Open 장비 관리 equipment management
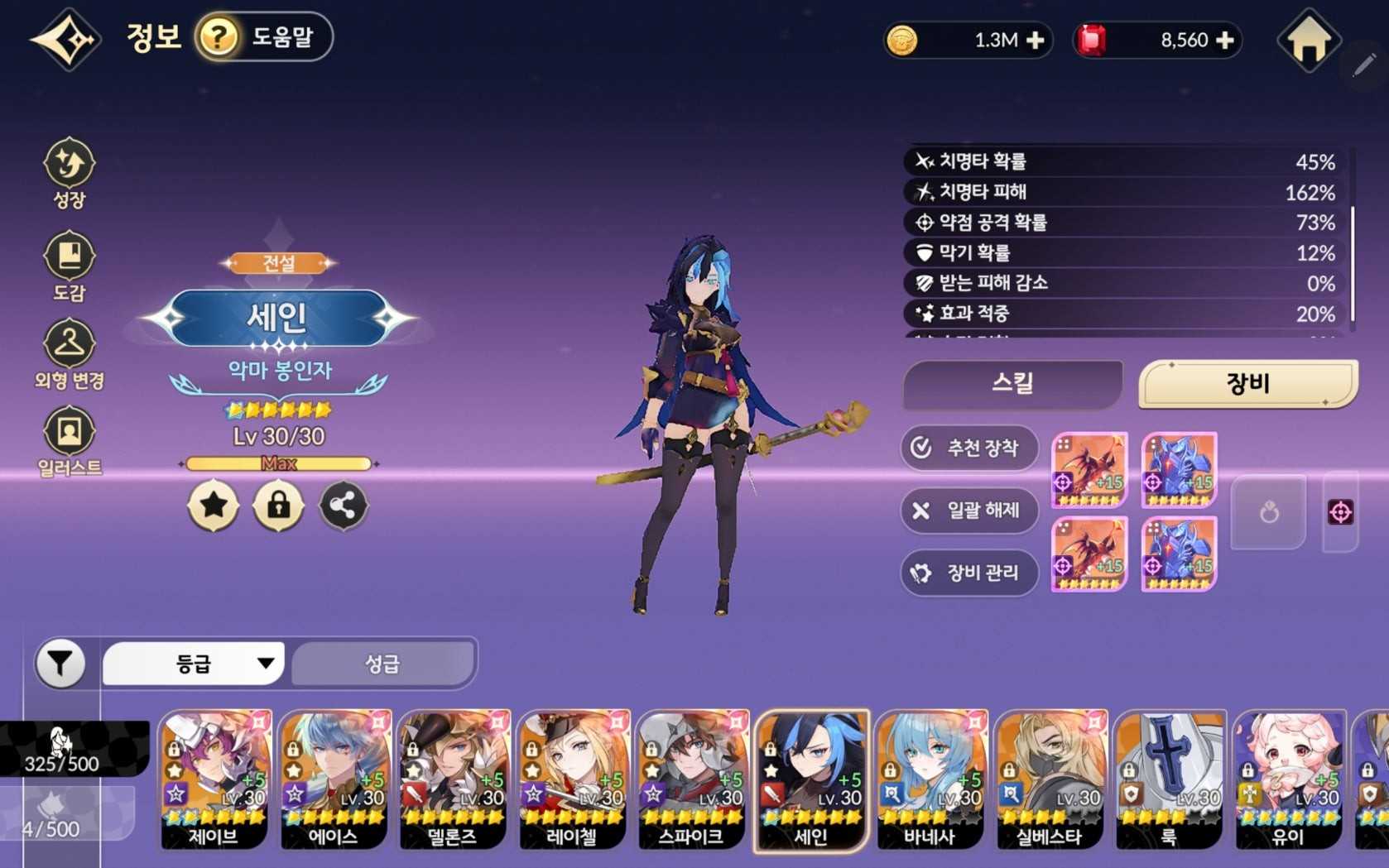1389x868 pixels. [968, 572]
